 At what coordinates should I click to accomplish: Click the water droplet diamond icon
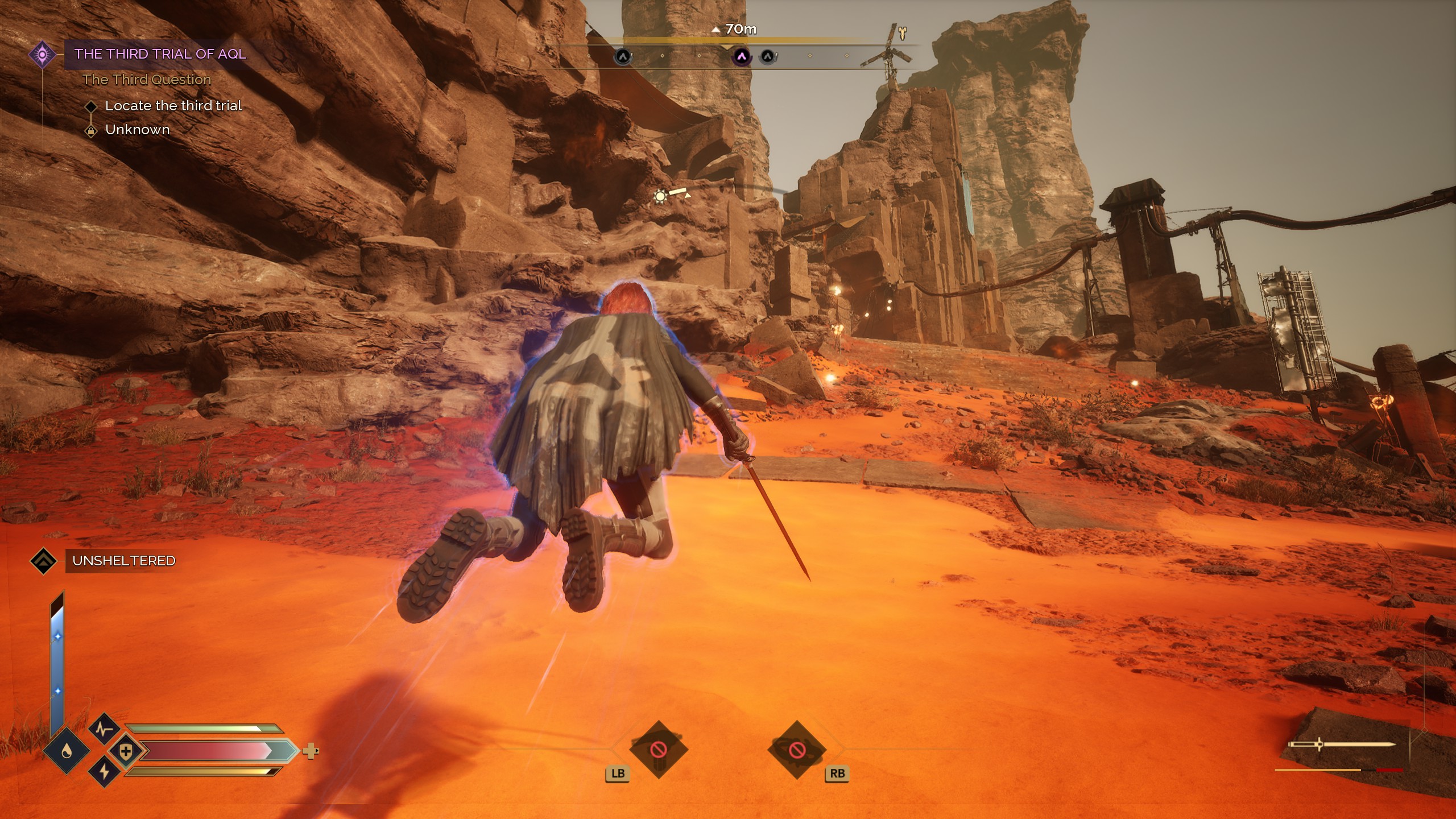(67, 752)
